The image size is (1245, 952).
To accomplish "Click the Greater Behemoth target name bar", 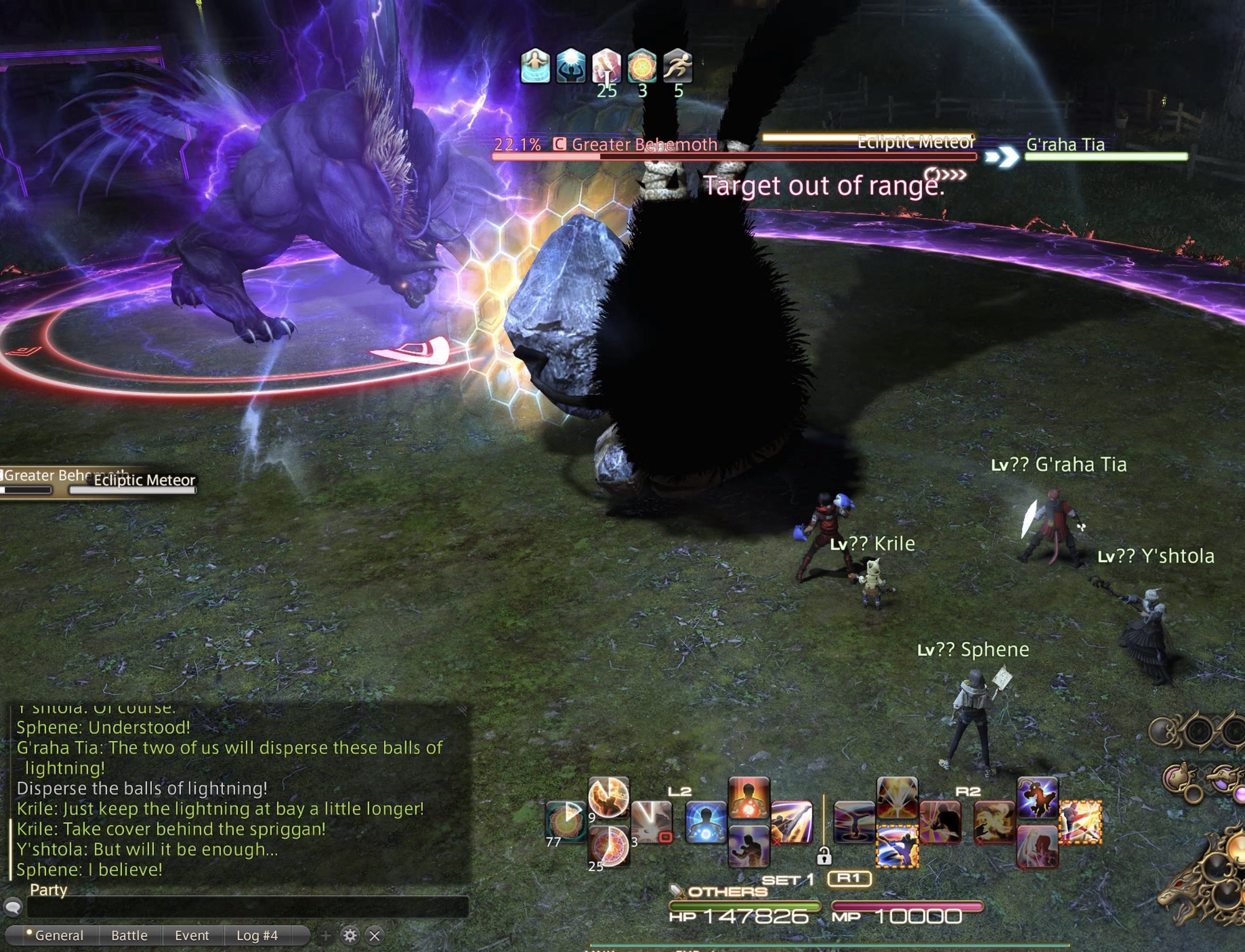I will click(644, 145).
